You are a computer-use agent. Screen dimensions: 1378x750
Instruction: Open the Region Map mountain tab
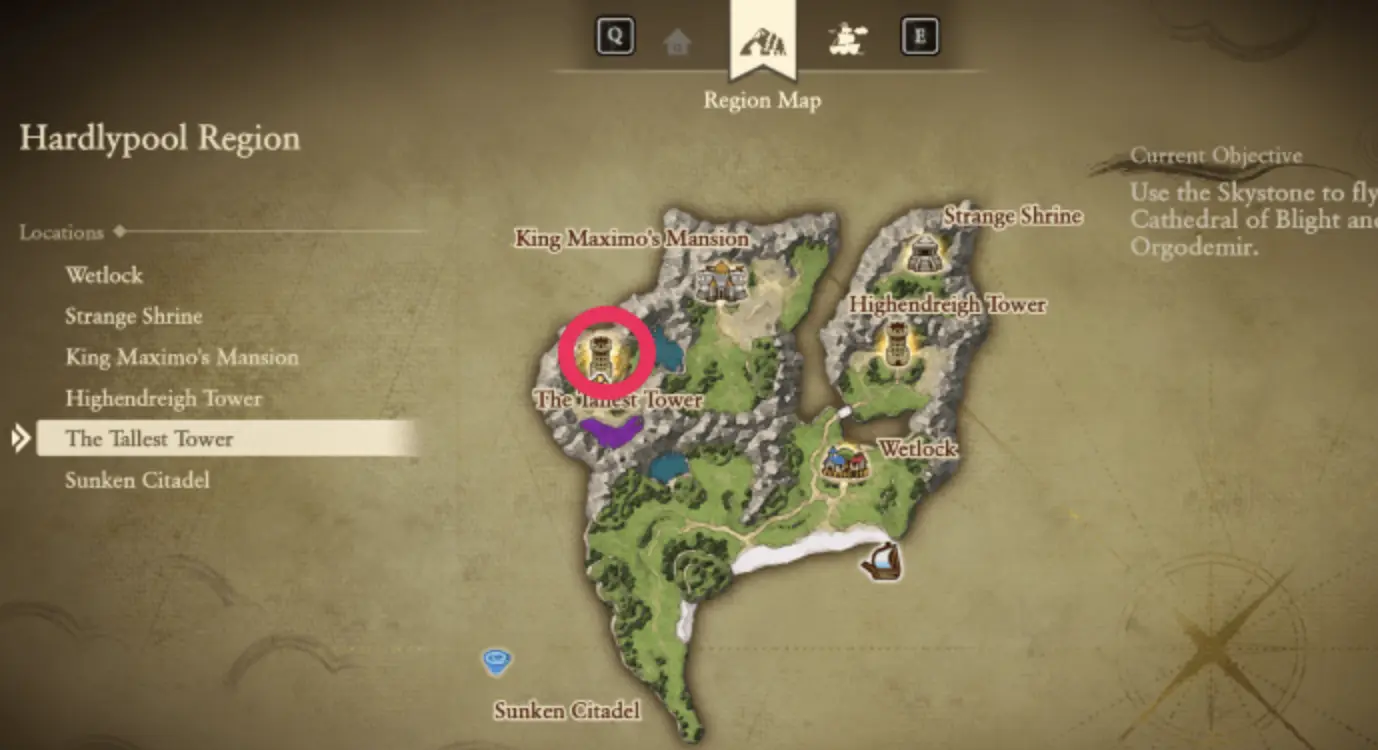[x=762, y=41]
